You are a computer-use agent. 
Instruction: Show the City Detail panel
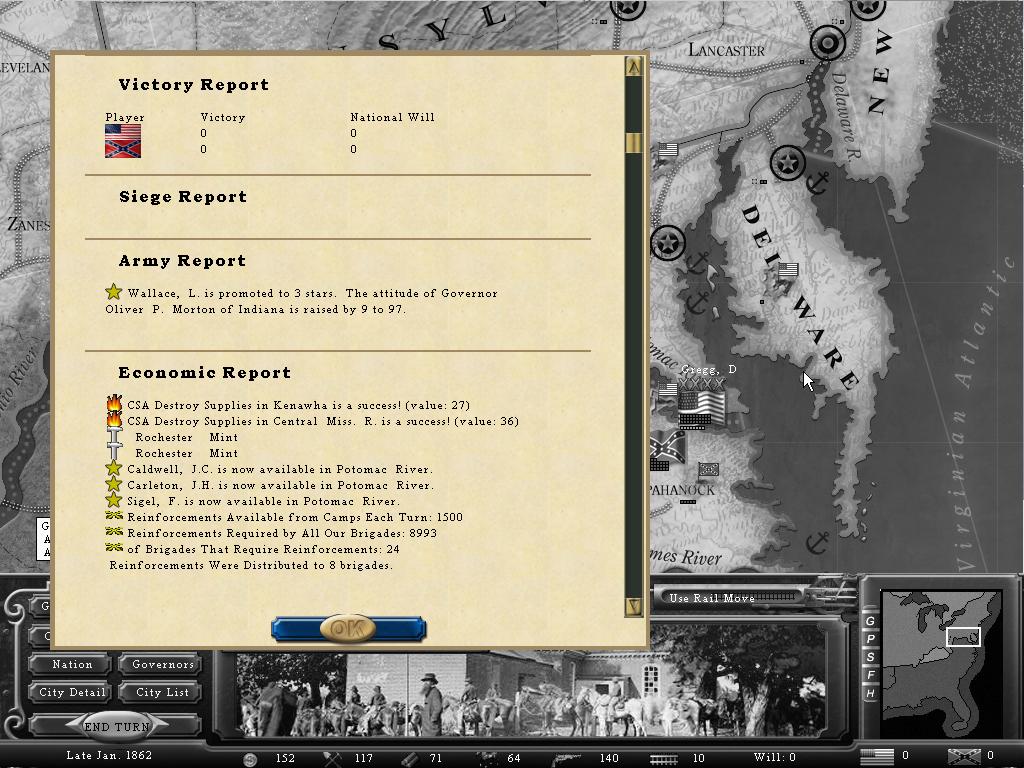tap(72, 692)
